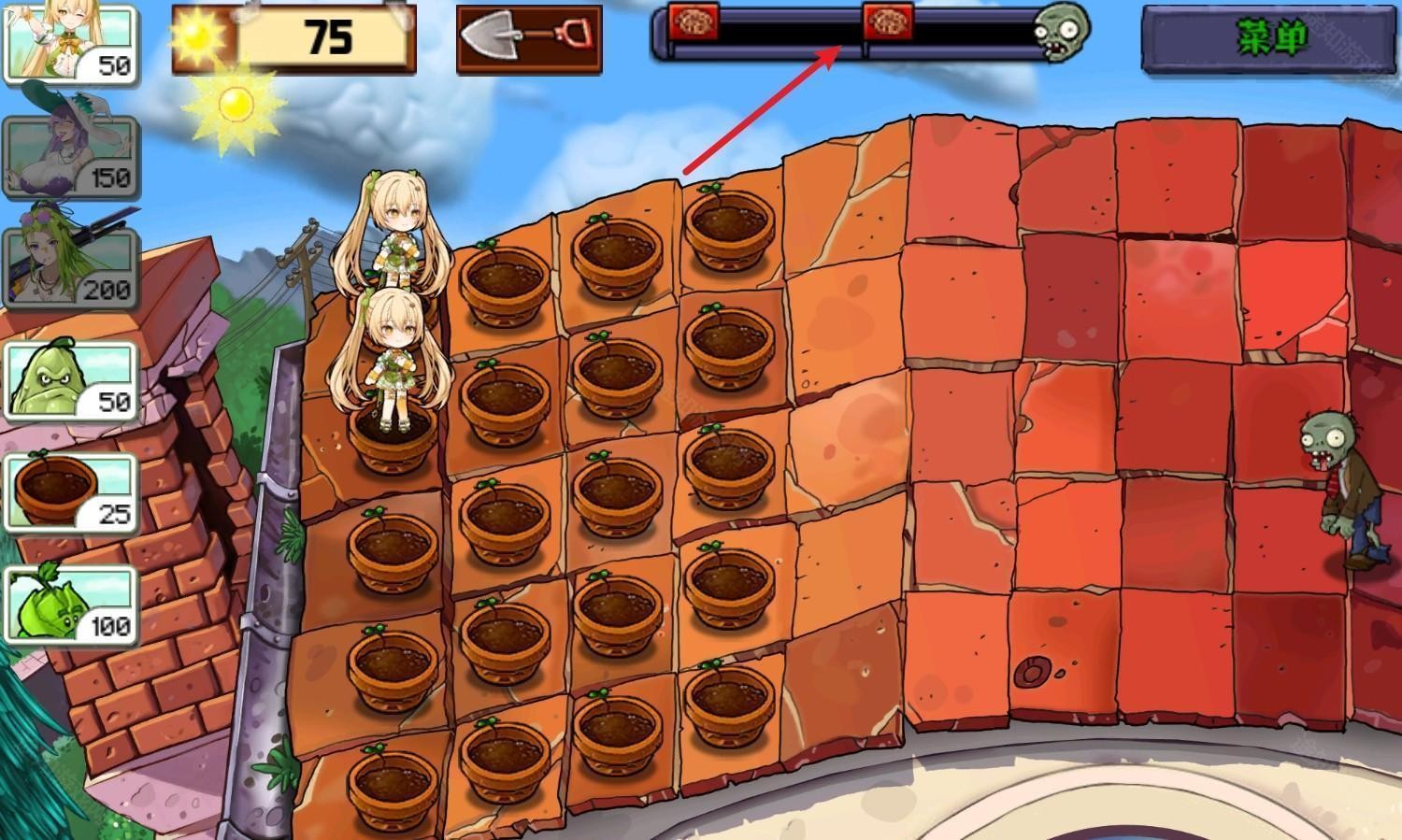Select the blonde girl seed card costing 50
Viewport: 1402px width, 840px height.
(x=70, y=42)
